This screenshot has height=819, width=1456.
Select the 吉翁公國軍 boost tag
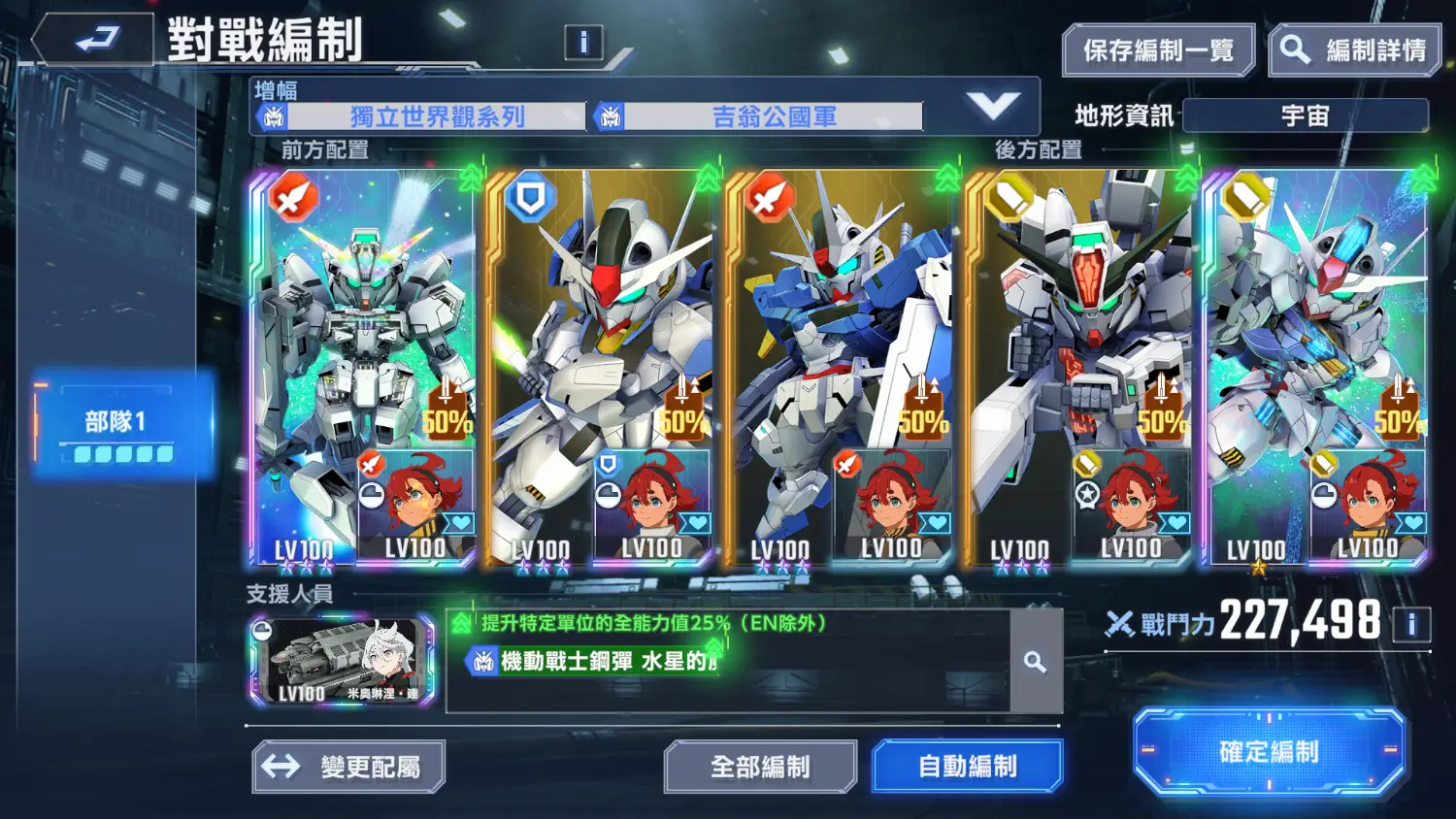click(773, 117)
